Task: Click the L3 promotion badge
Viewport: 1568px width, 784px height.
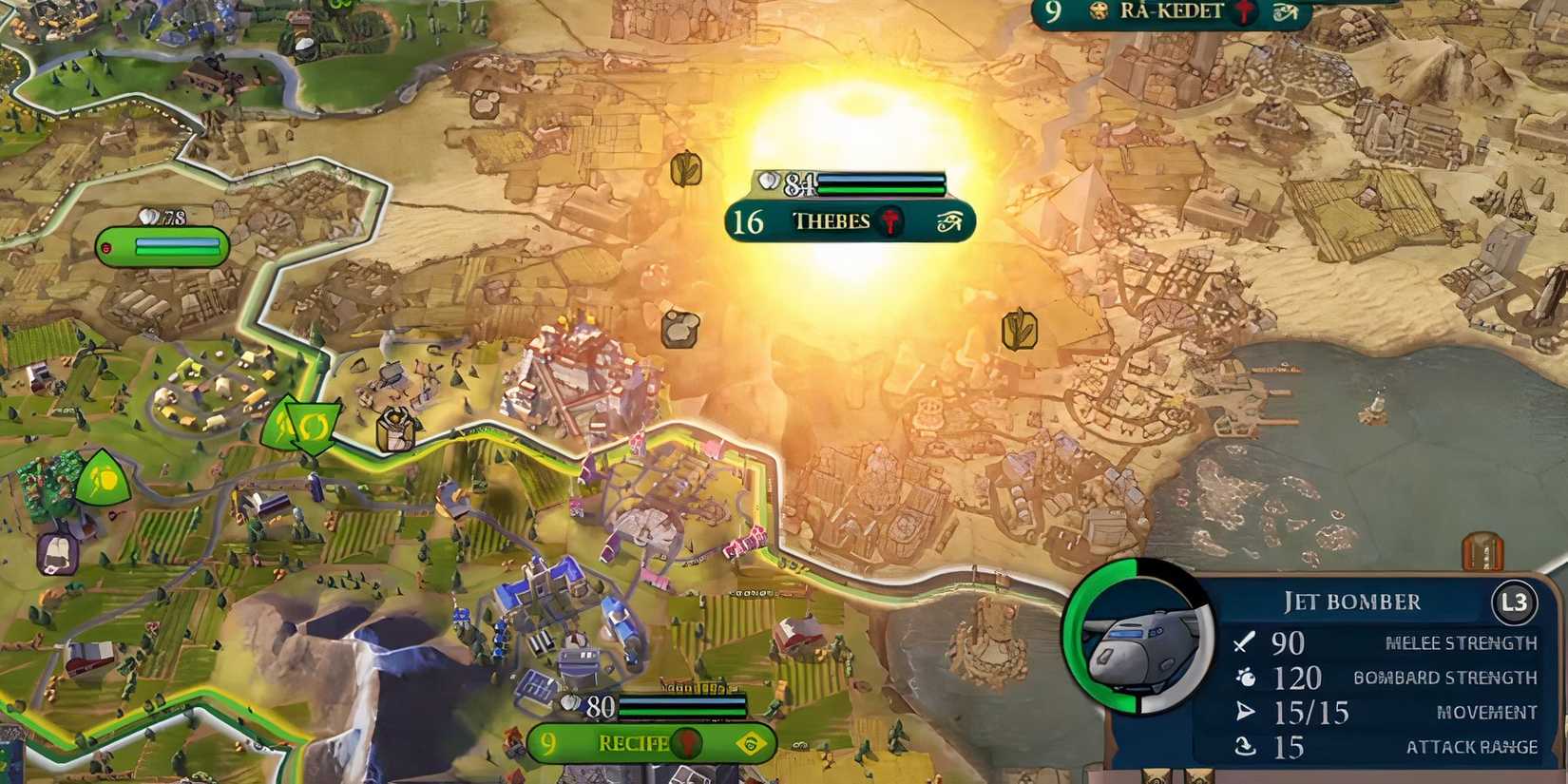Action: pyautogui.click(x=1517, y=601)
